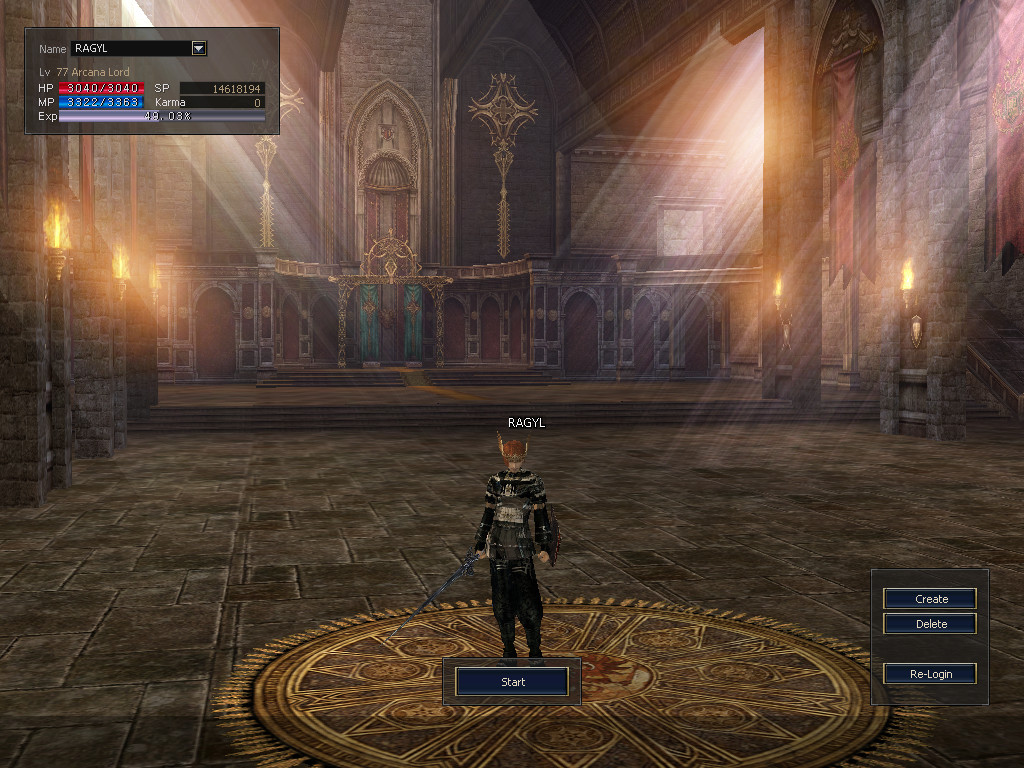Start the game with RAGYL
Screen dimensions: 1024x768
pos(512,682)
